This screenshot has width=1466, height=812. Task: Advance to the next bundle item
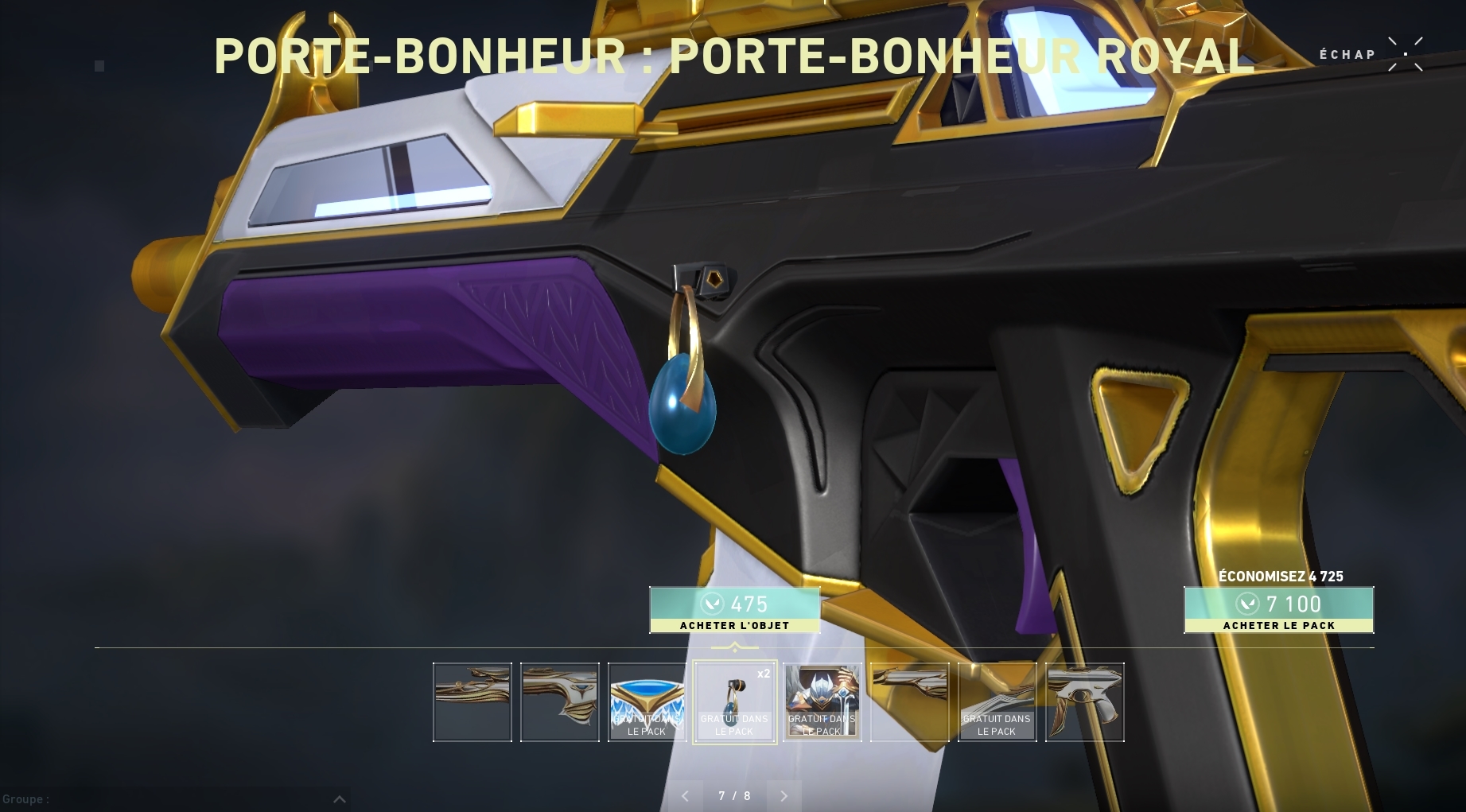click(x=784, y=795)
